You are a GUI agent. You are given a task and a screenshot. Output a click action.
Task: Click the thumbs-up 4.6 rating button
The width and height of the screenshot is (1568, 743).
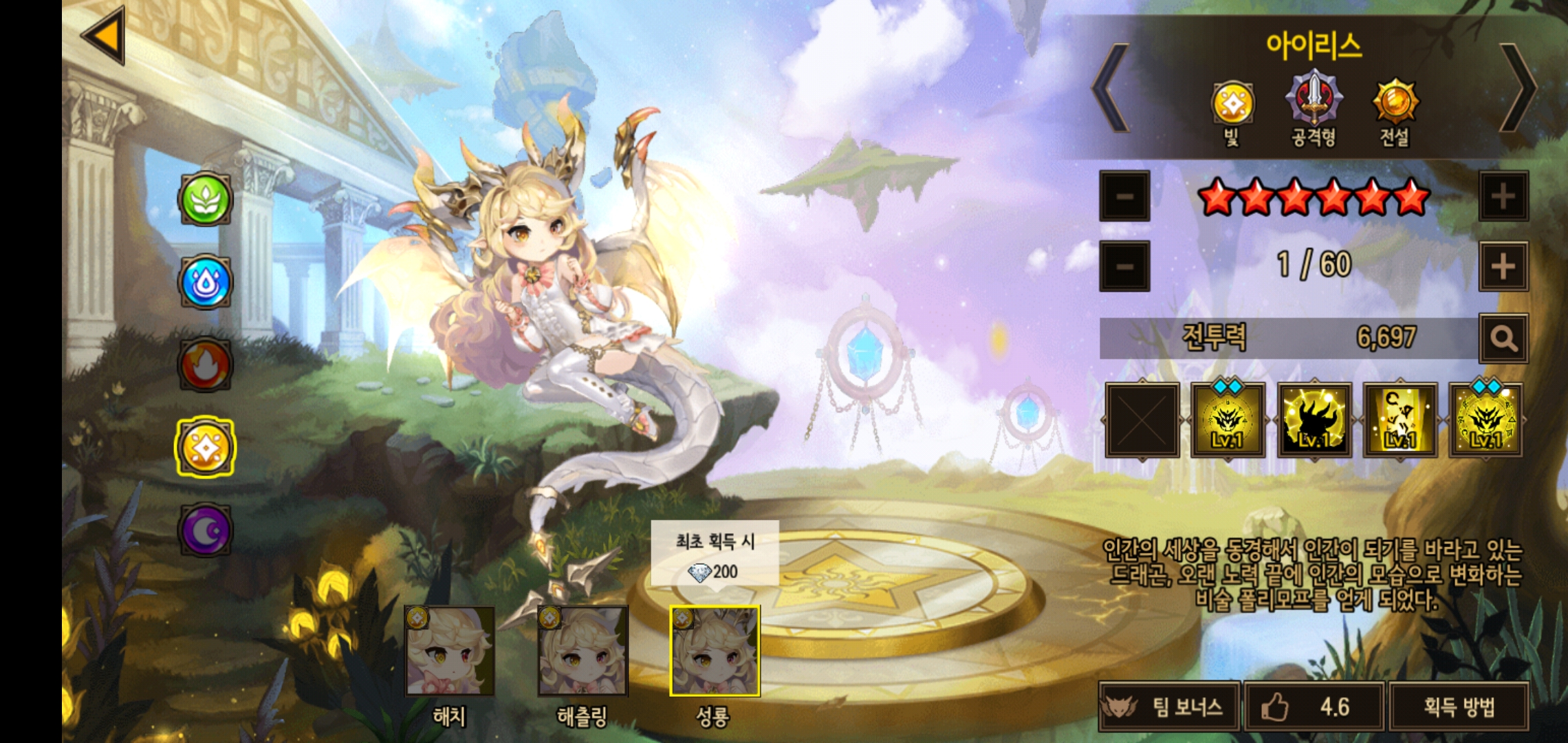pos(1314,707)
